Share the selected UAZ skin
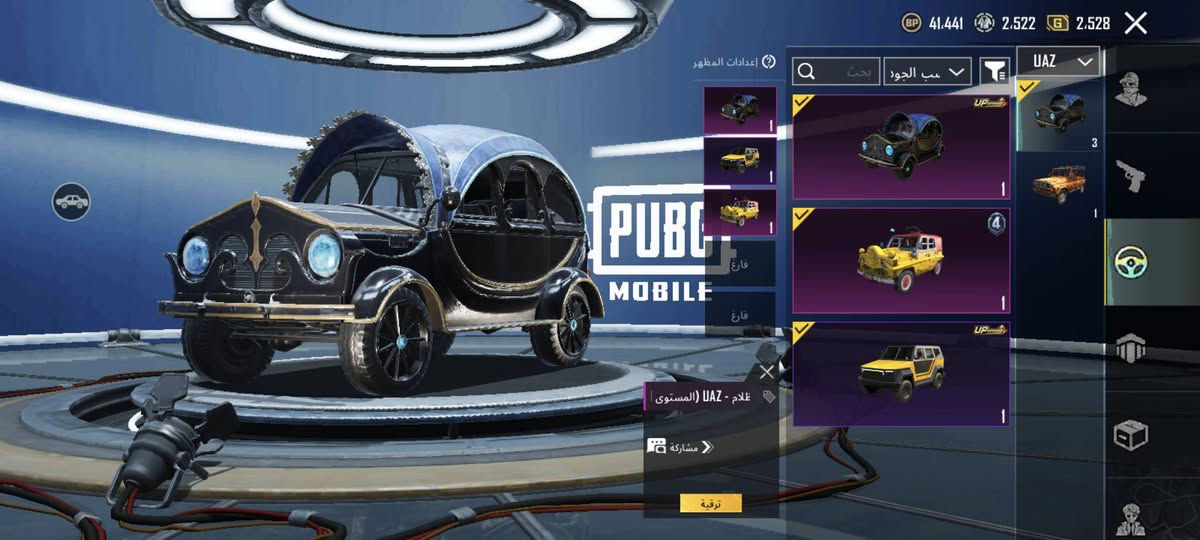This screenshot has height=540, width=1200. (680, 447)
